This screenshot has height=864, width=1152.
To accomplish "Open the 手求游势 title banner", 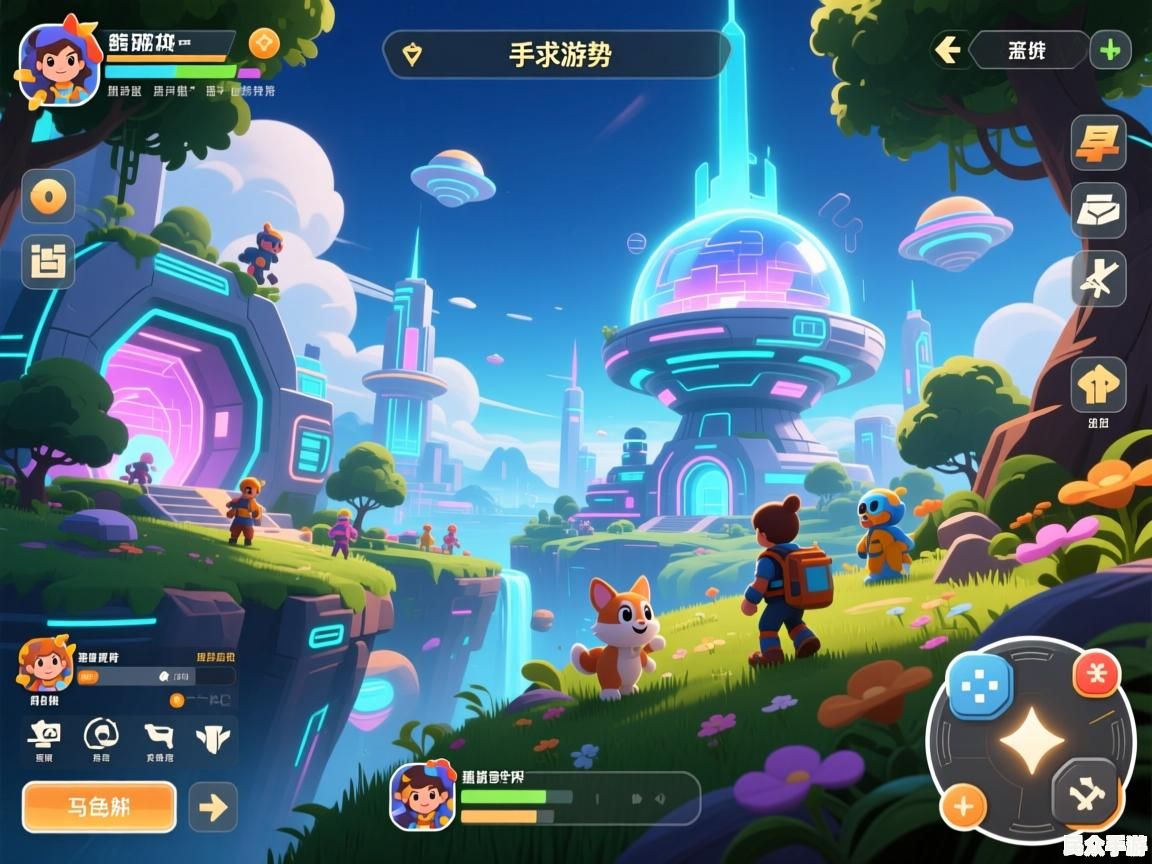I will (557, 54).
